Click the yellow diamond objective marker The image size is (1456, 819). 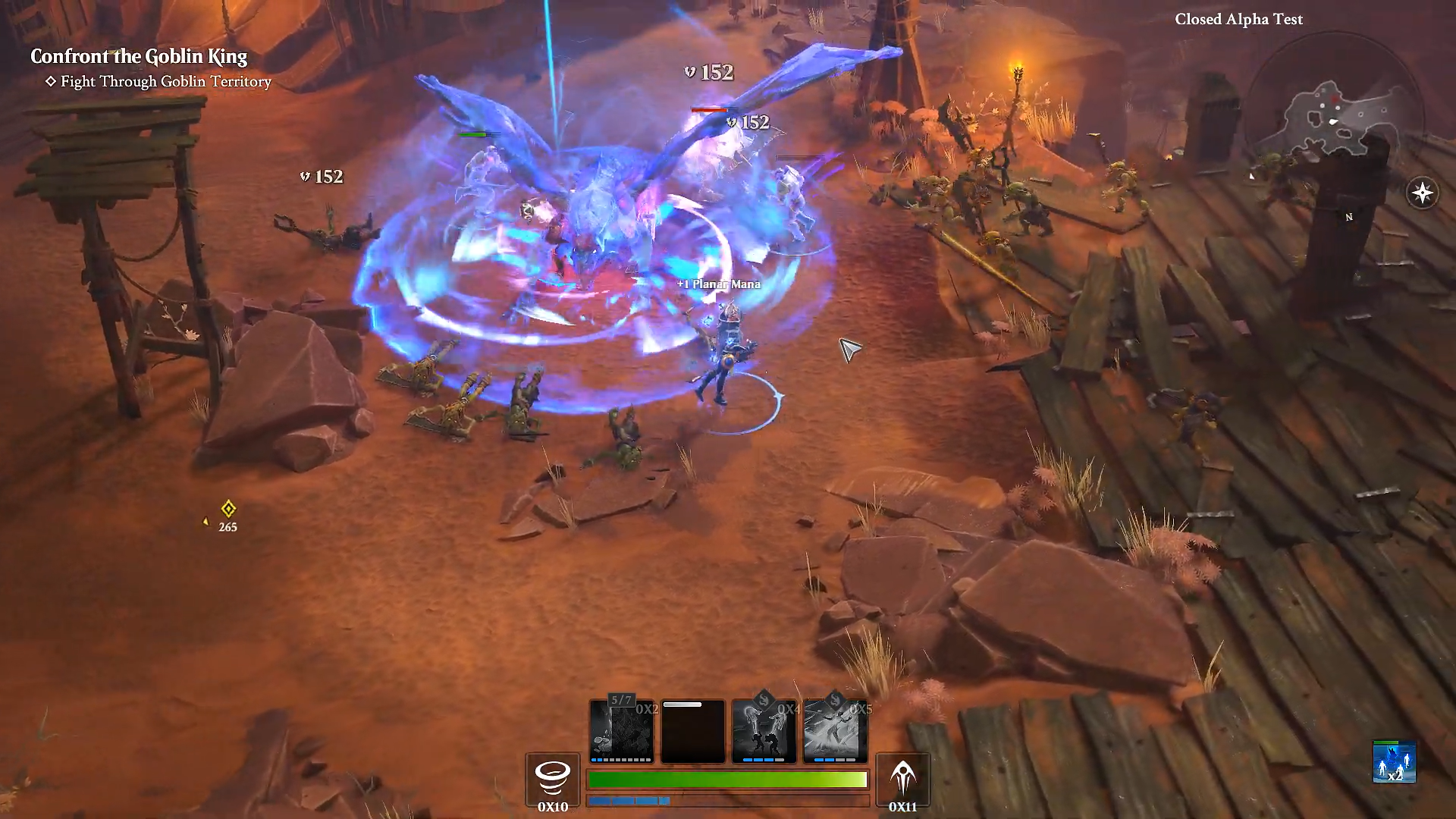tap(228, 509)
